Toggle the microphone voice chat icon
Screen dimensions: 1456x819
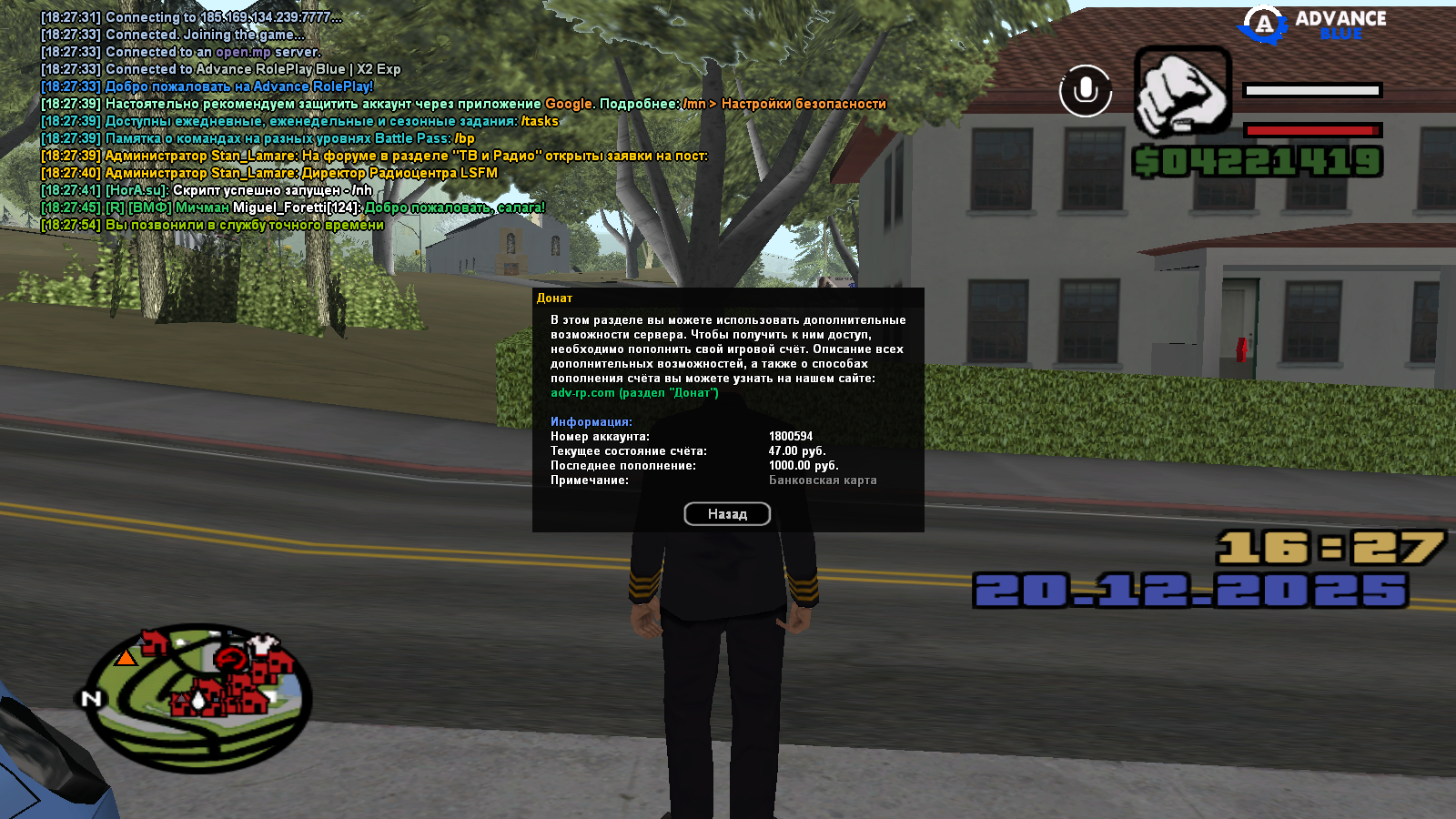1085,91
